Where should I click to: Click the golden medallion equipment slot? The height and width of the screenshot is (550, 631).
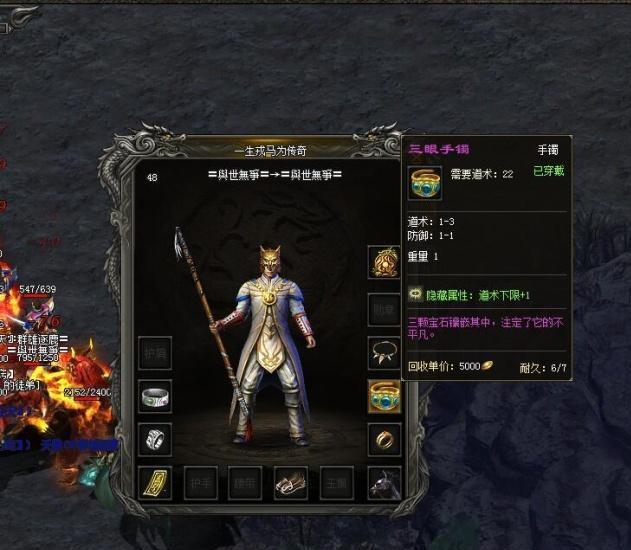coord(384,263)
